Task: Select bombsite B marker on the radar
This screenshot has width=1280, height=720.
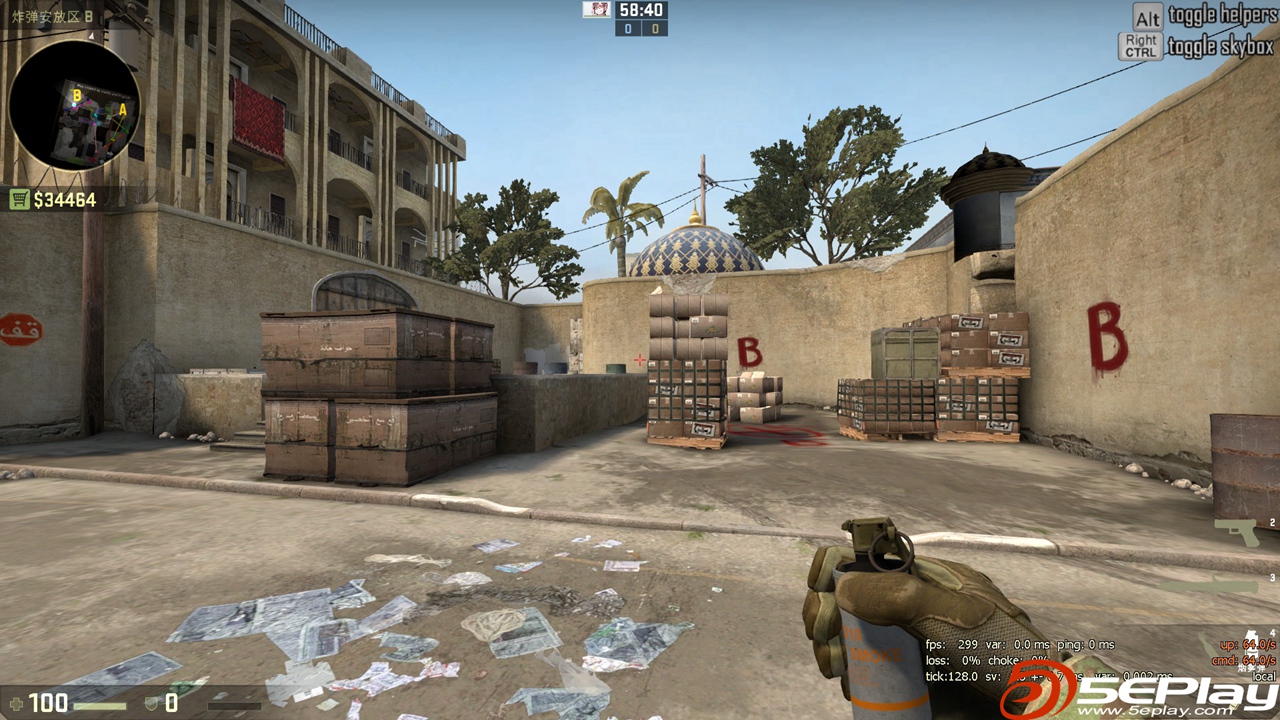Action: [x=77, y=96]
